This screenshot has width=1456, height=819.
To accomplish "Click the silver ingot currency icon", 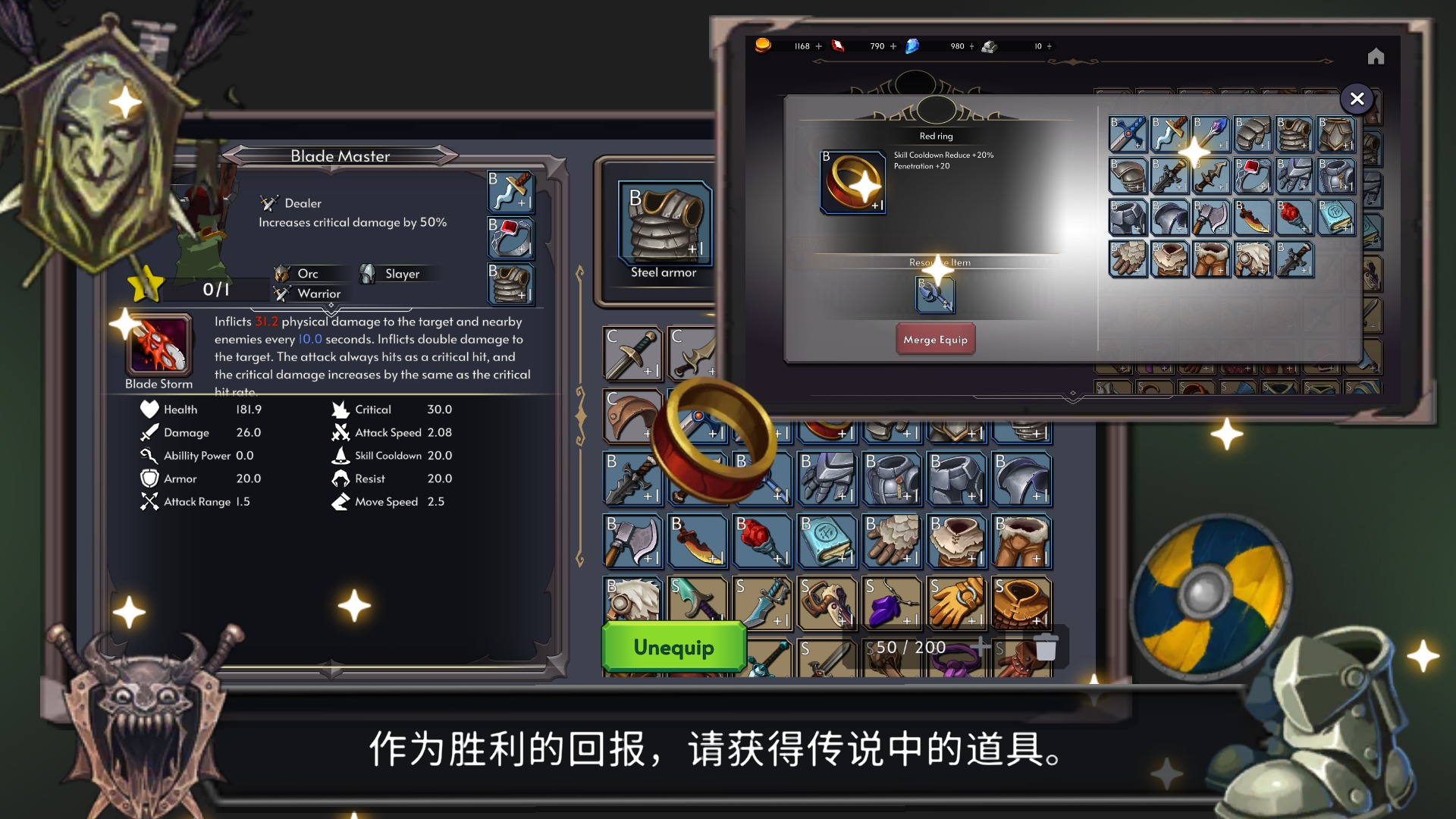I will pos(989,46).
